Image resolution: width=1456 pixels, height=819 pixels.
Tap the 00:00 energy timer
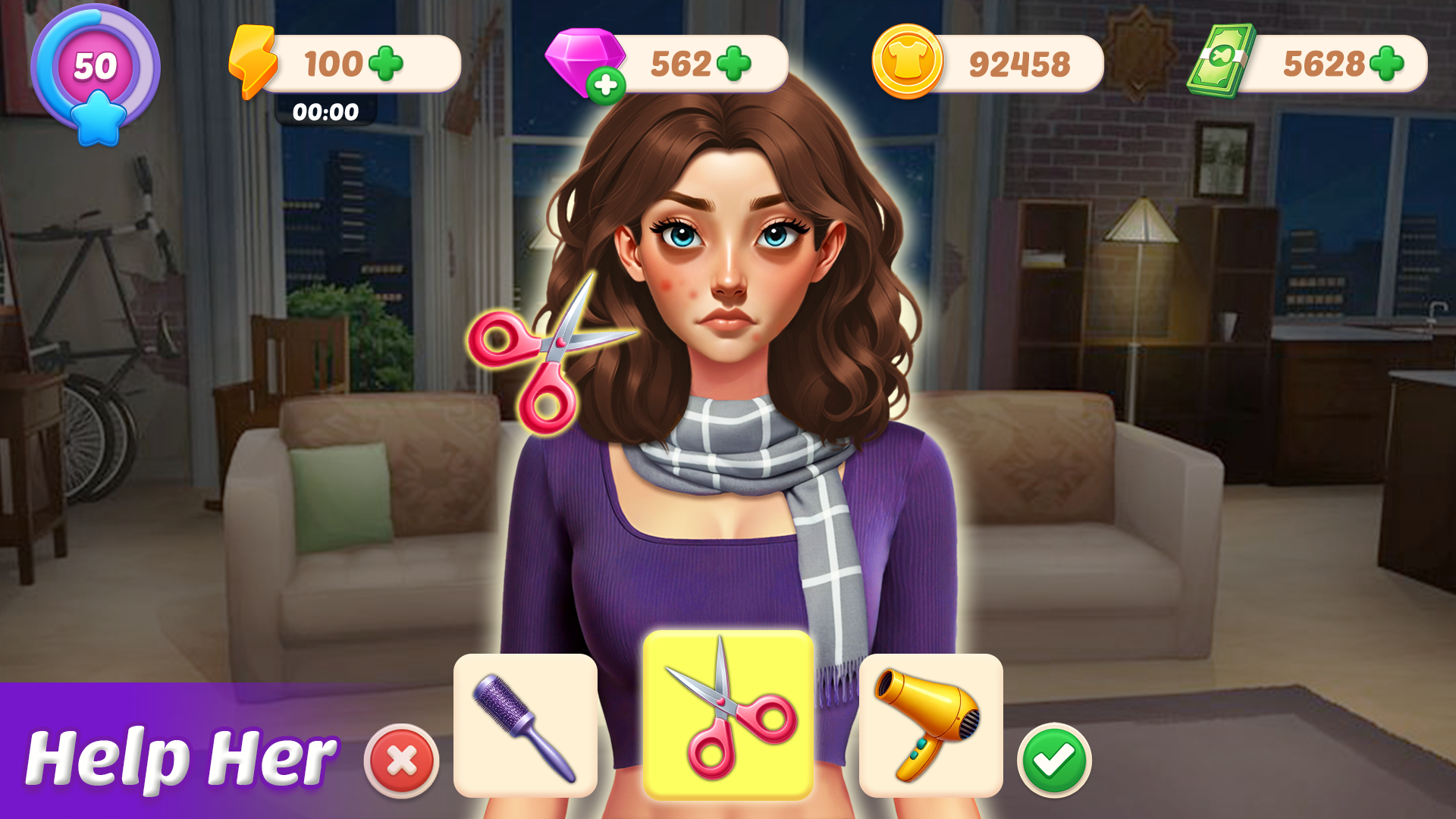click(x=326, y=112)
